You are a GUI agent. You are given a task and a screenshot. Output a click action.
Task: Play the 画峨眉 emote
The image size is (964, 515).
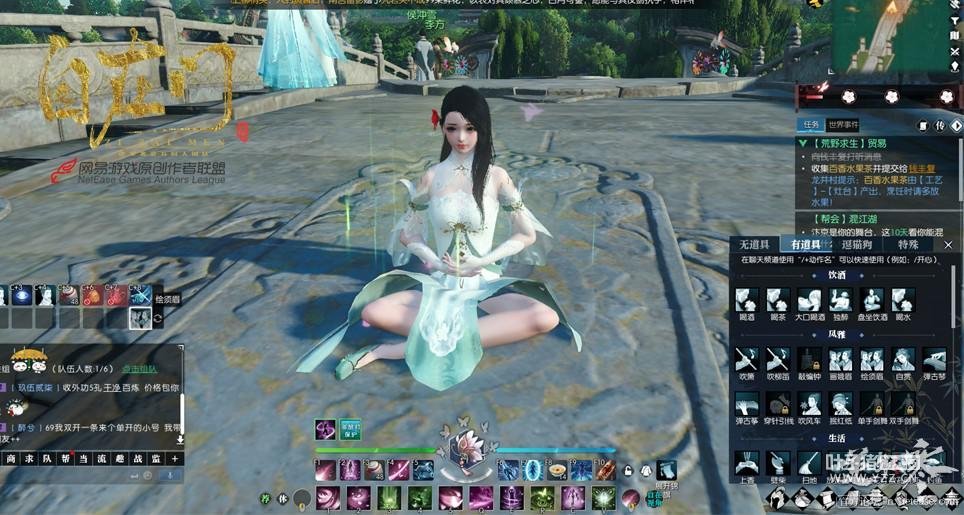click(x=840, y=360)
